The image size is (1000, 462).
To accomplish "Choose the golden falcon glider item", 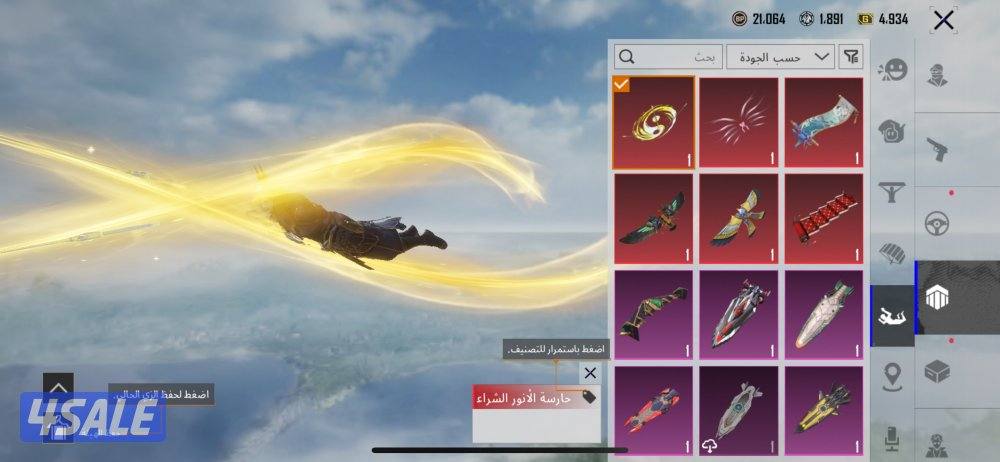I will coord(739,218).
